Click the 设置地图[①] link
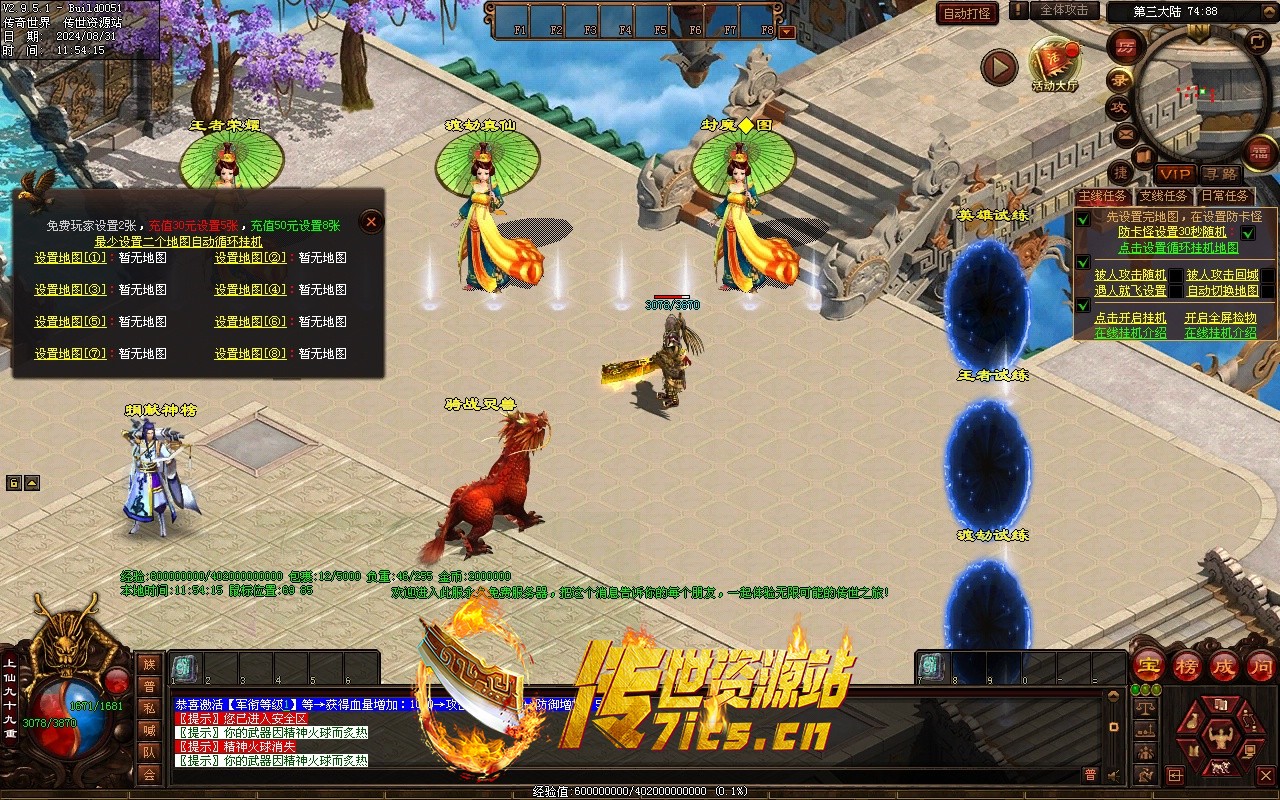Screen dimensions: 1280x800 click(70, 258)
